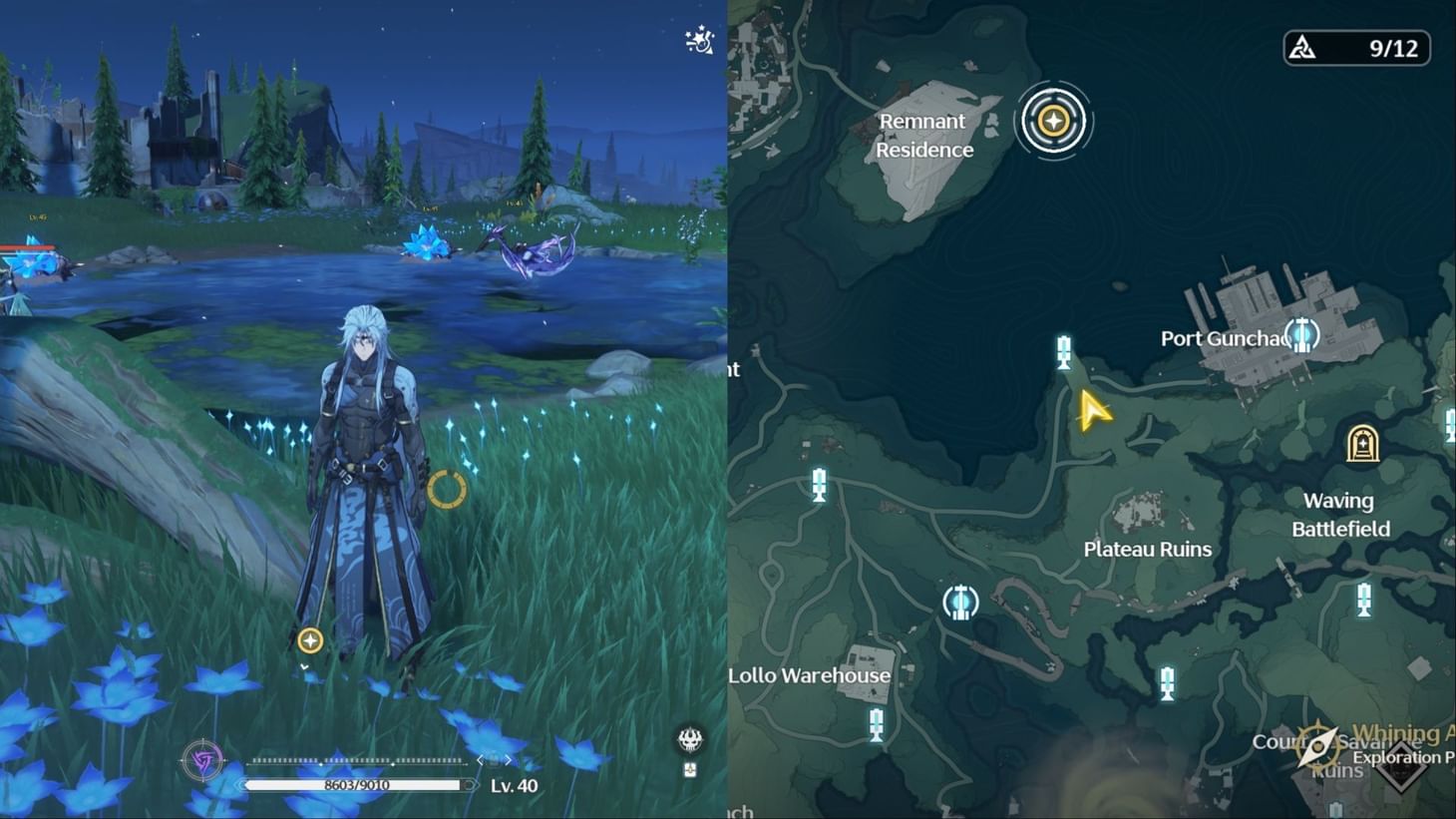Click the fast travel beacon near Port Guncha

click(1065, 351)
